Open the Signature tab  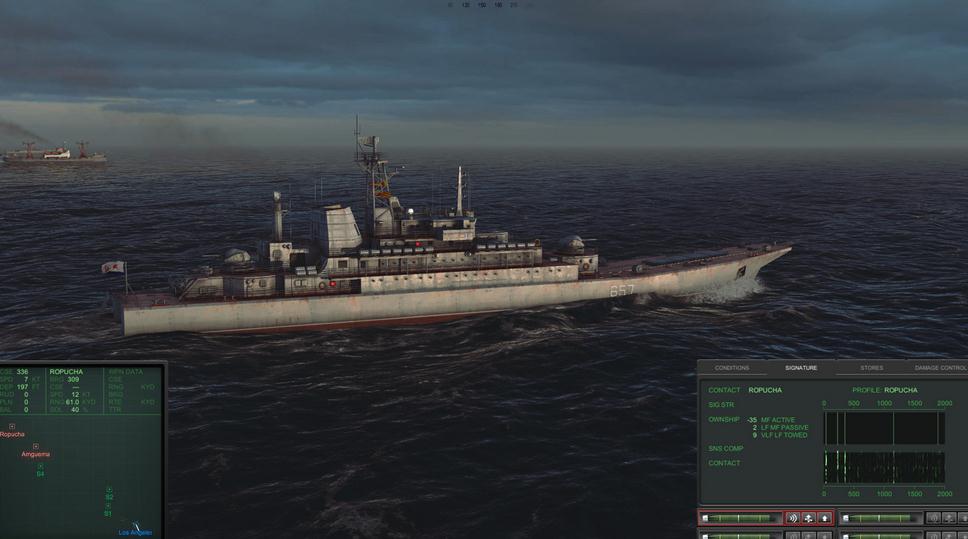800,368
